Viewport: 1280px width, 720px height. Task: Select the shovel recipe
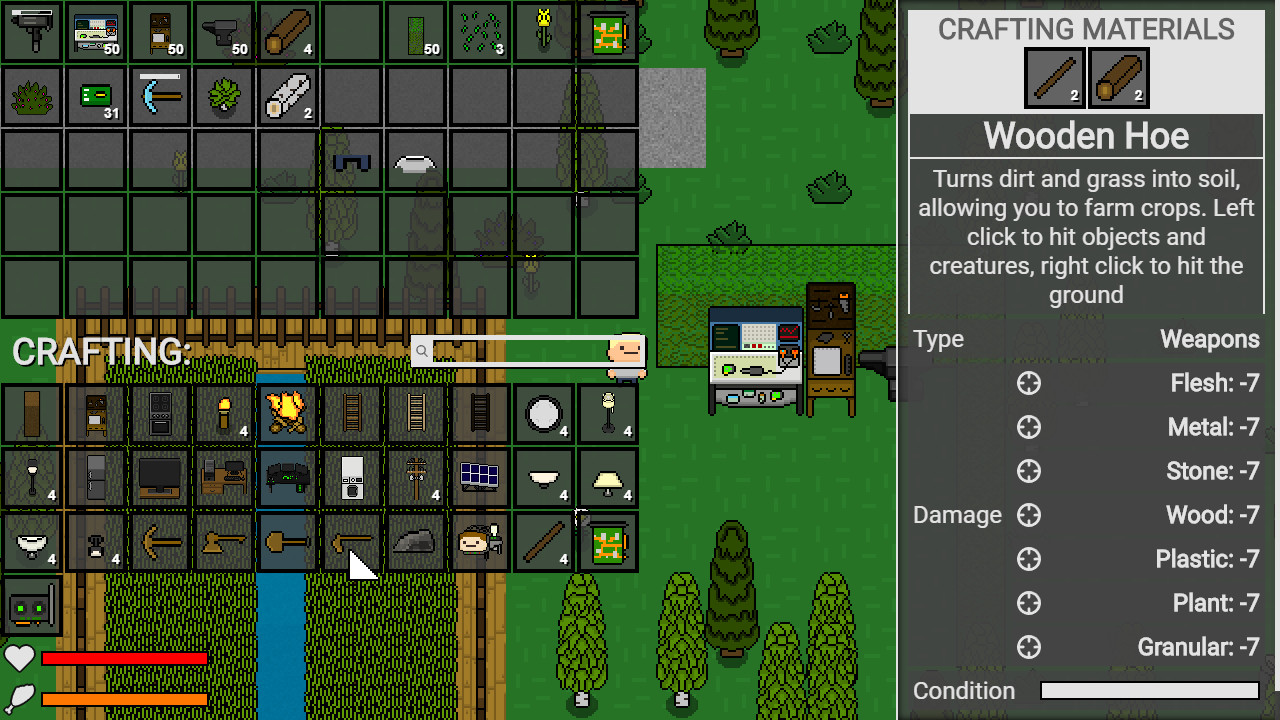(288, 541)
